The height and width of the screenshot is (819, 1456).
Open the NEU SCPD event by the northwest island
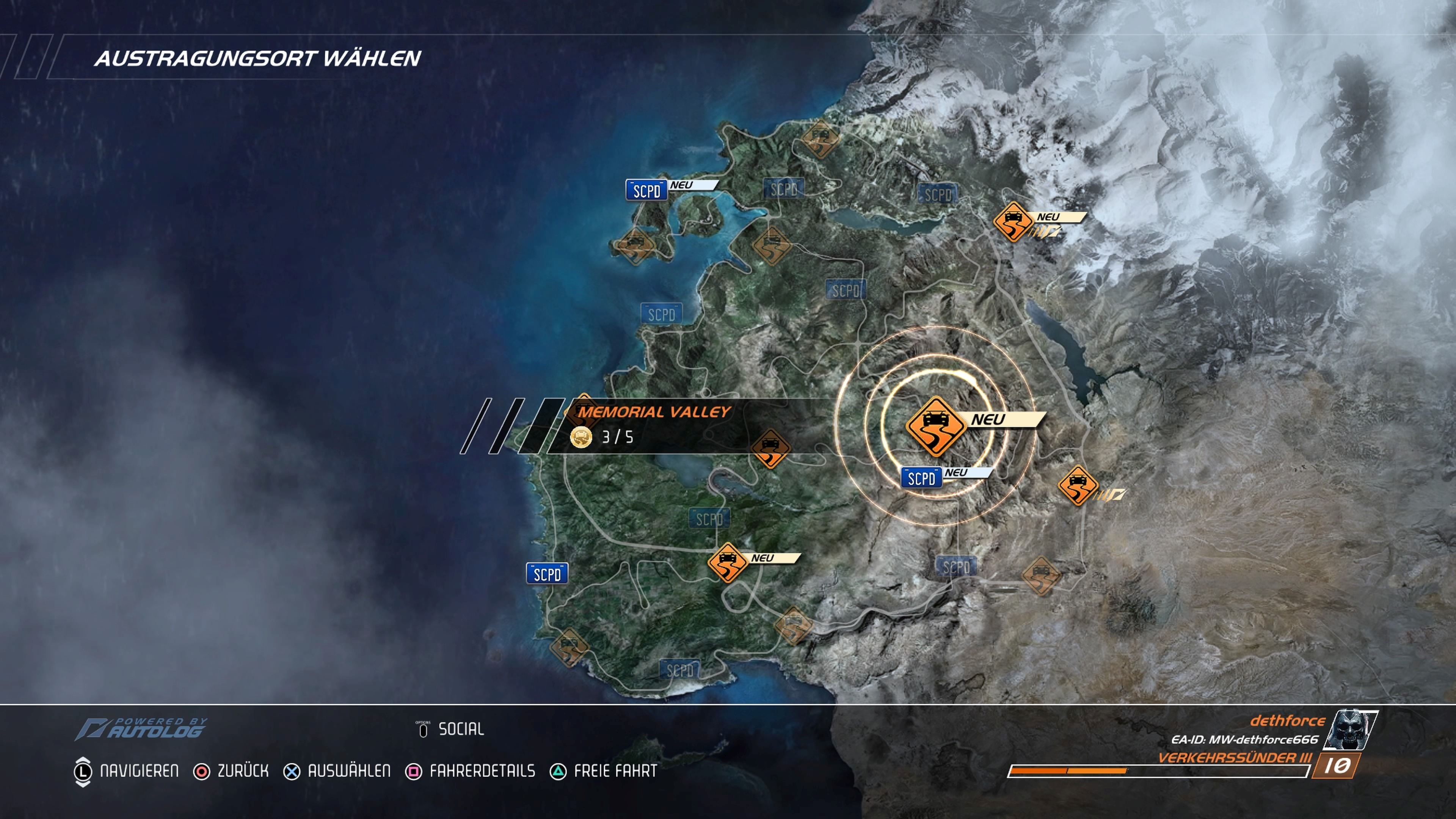coord(646,191)
